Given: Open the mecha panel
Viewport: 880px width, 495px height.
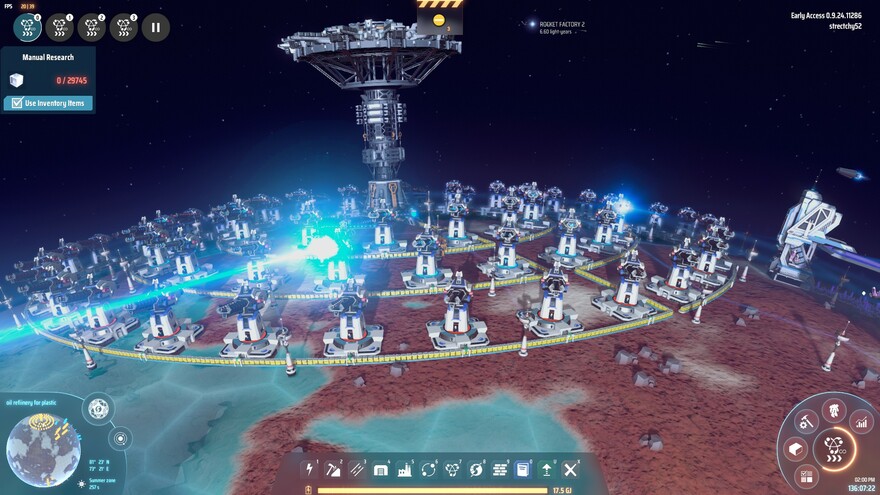Looking at the screenshot, I should [833, 410].
